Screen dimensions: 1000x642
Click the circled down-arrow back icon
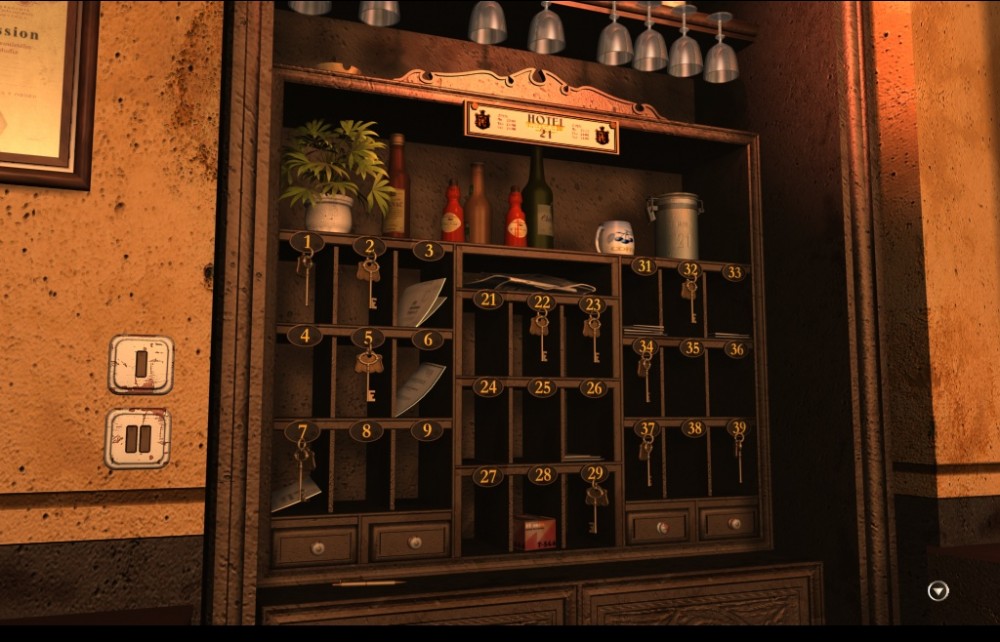(938, 591)
